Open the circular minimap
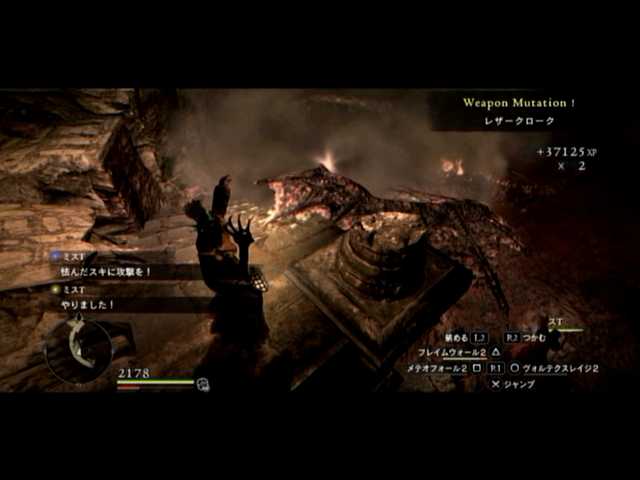Screen dimensions: 640x480 click(x=77, y=347)
